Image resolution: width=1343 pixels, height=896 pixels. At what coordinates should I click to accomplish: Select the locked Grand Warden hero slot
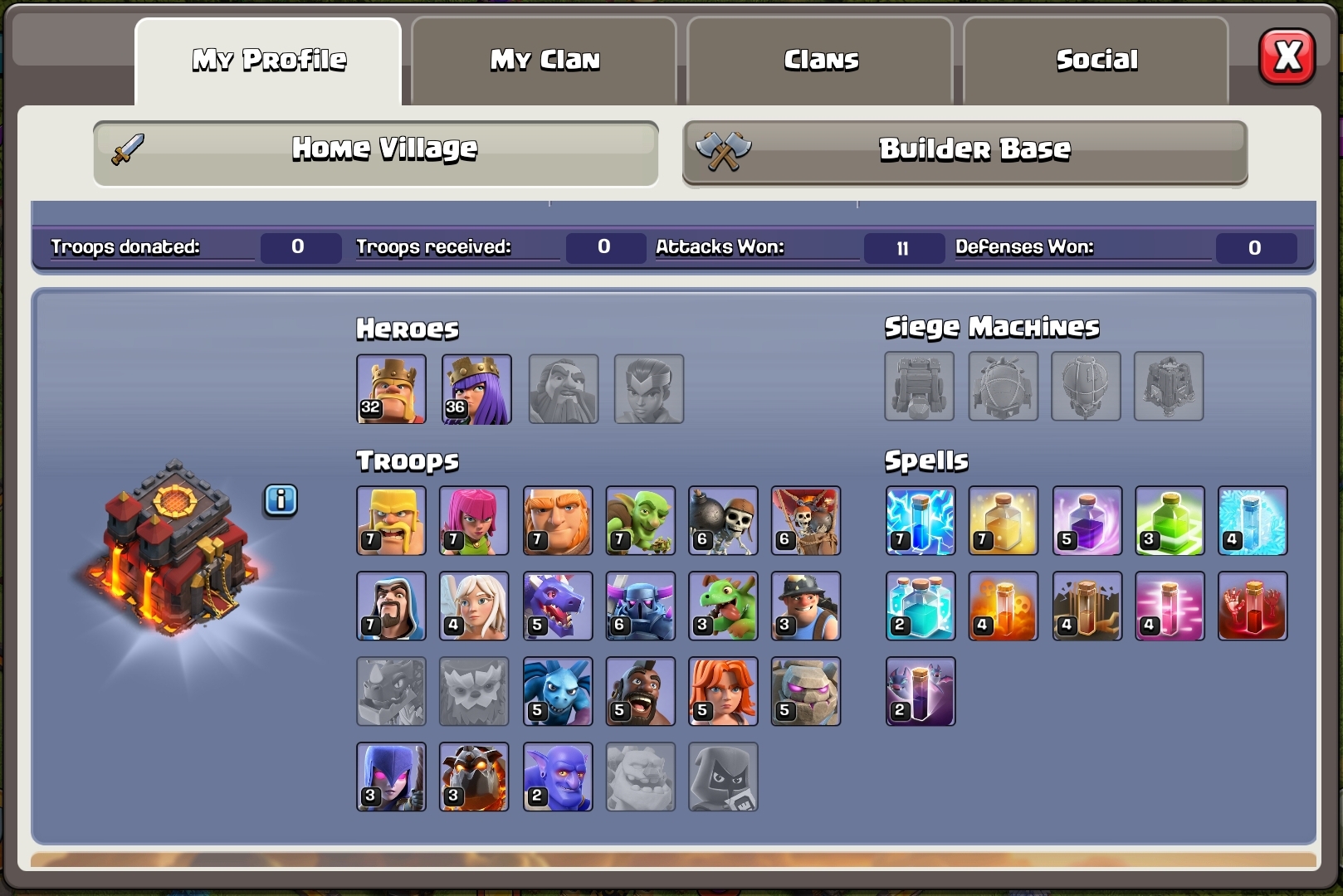pyautogui.click(x=563, y=388)
